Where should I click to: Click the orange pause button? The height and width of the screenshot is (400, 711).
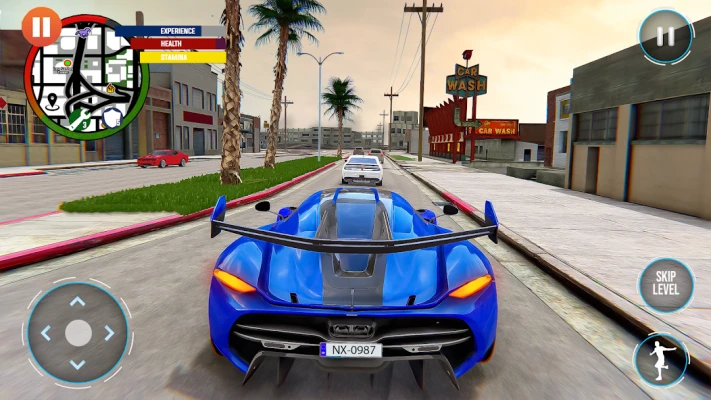tap(41, 25)
